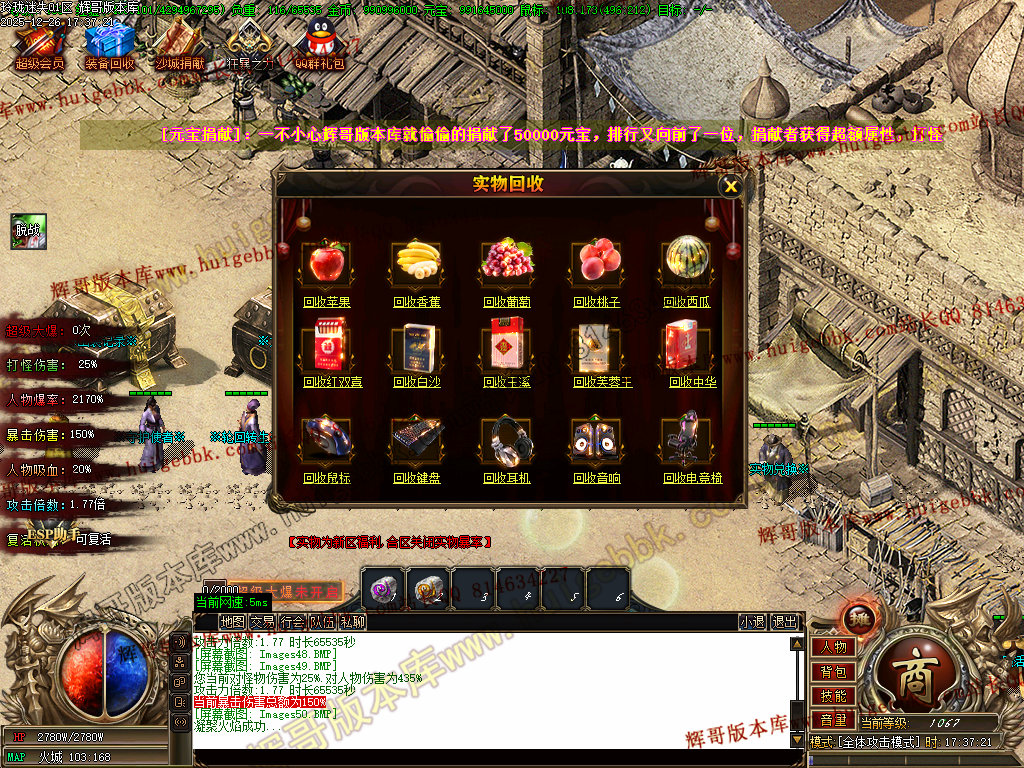Close the 实物回收 recycle window
Screen dimensions: 1024x768
pos(731,185)
